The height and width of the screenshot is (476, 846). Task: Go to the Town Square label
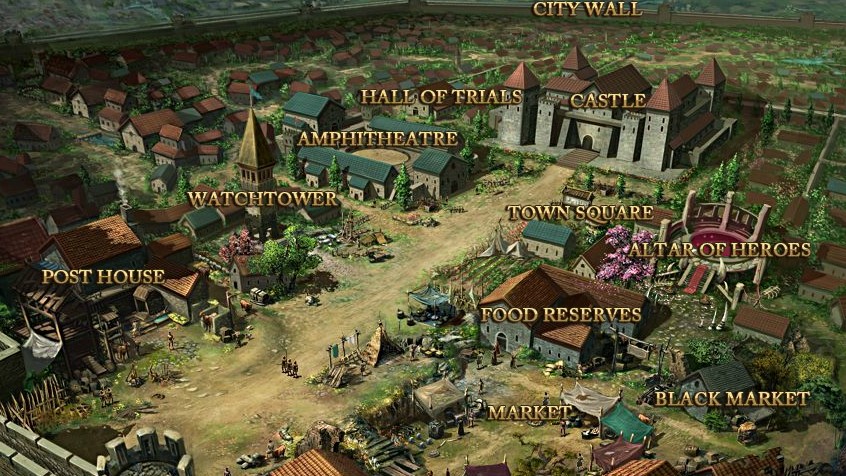575,213
